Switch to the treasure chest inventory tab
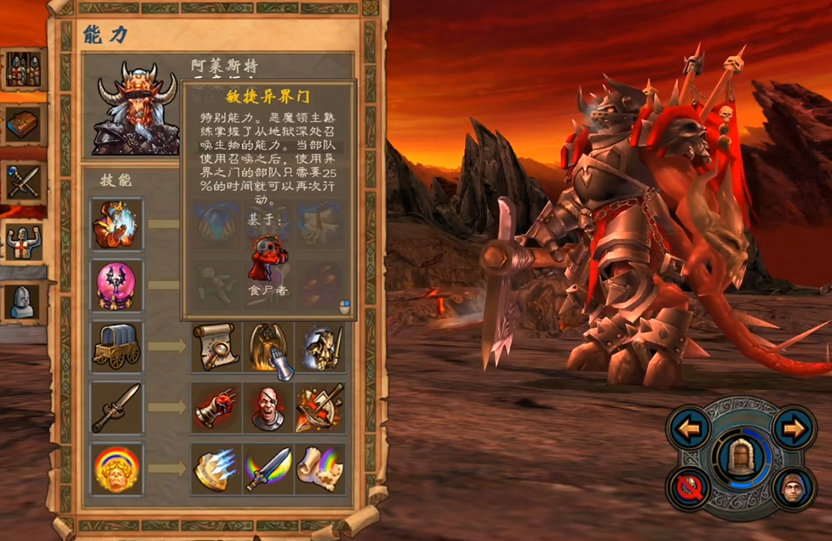832x541 pixels. click(x=22, y=125)
